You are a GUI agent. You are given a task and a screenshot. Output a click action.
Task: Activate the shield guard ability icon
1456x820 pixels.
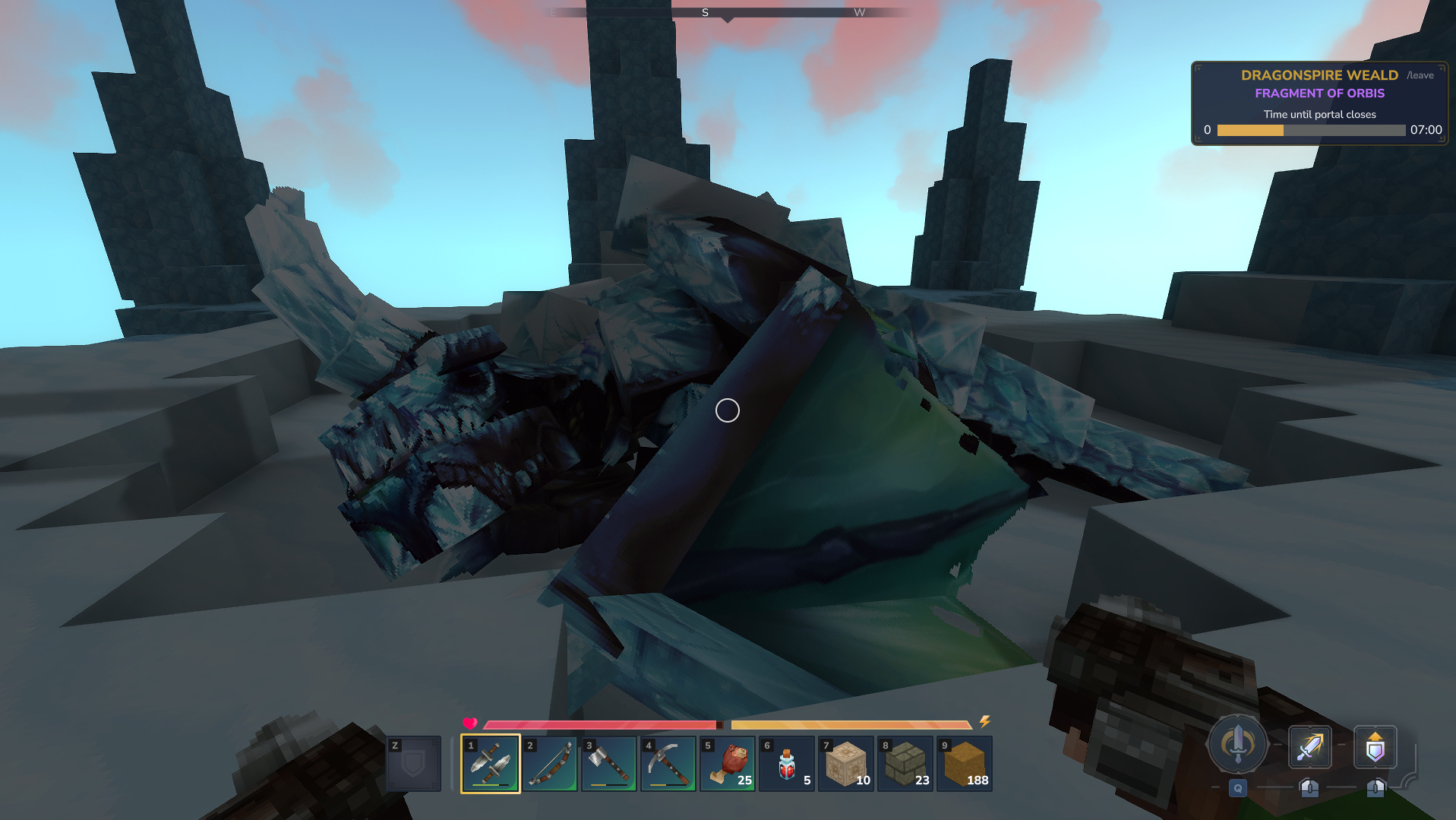pos(1375,747)
